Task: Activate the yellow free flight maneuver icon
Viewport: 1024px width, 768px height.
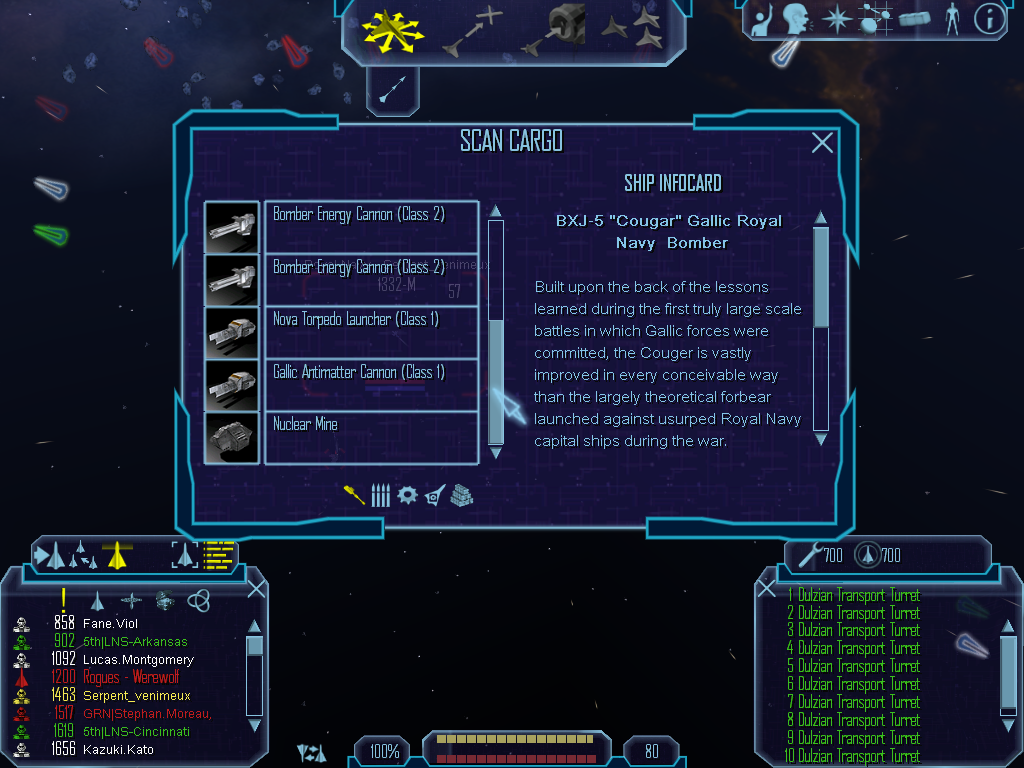Action: pos(394,29)
